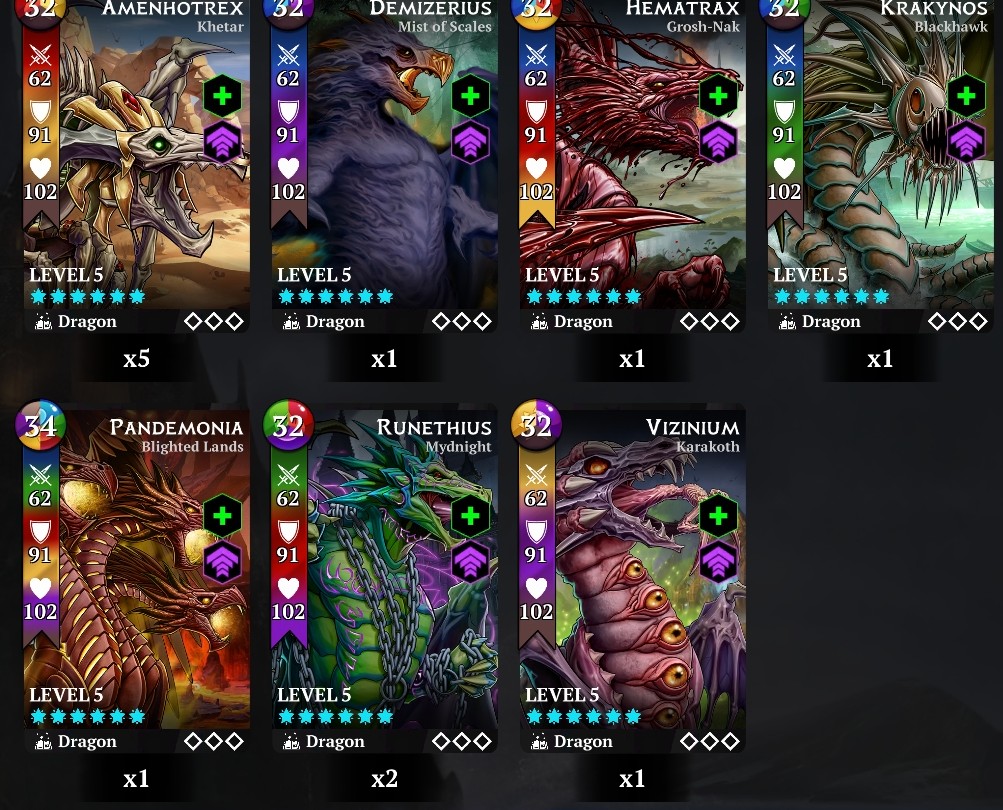Image resolution: width=1003 pixels, height=810 pixels.
Task: Click the green plus icon on Vizinium
Action: (x=718, y=516)
